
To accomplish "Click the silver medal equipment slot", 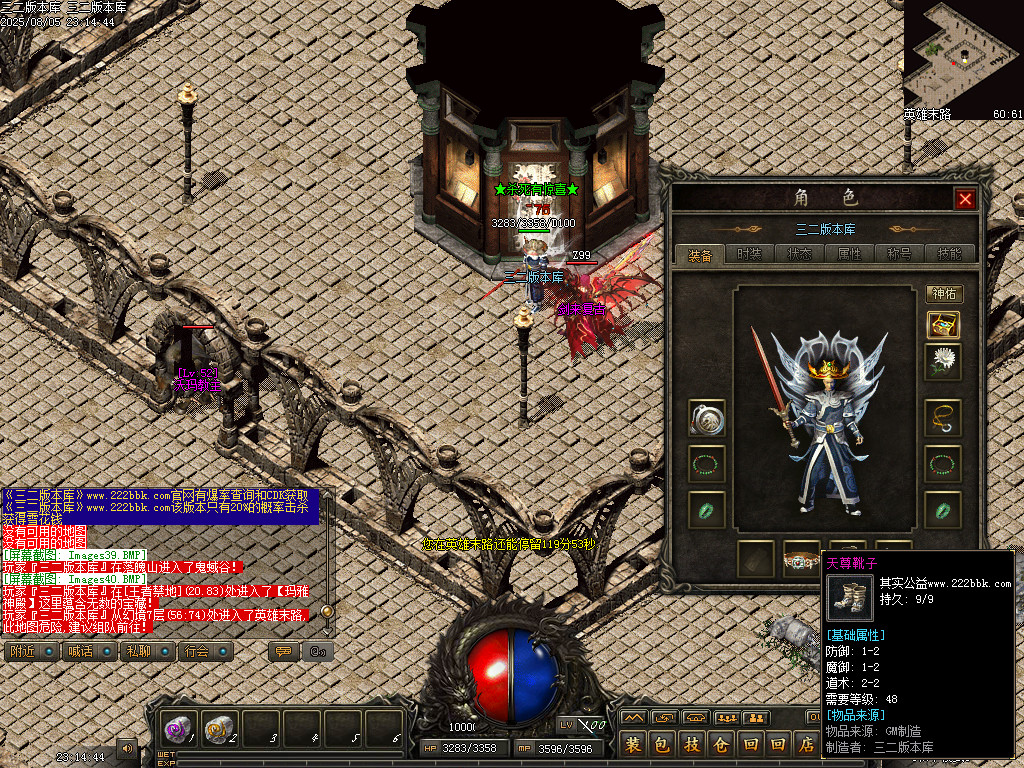I will pyautogui.click(x=707, y=418).
